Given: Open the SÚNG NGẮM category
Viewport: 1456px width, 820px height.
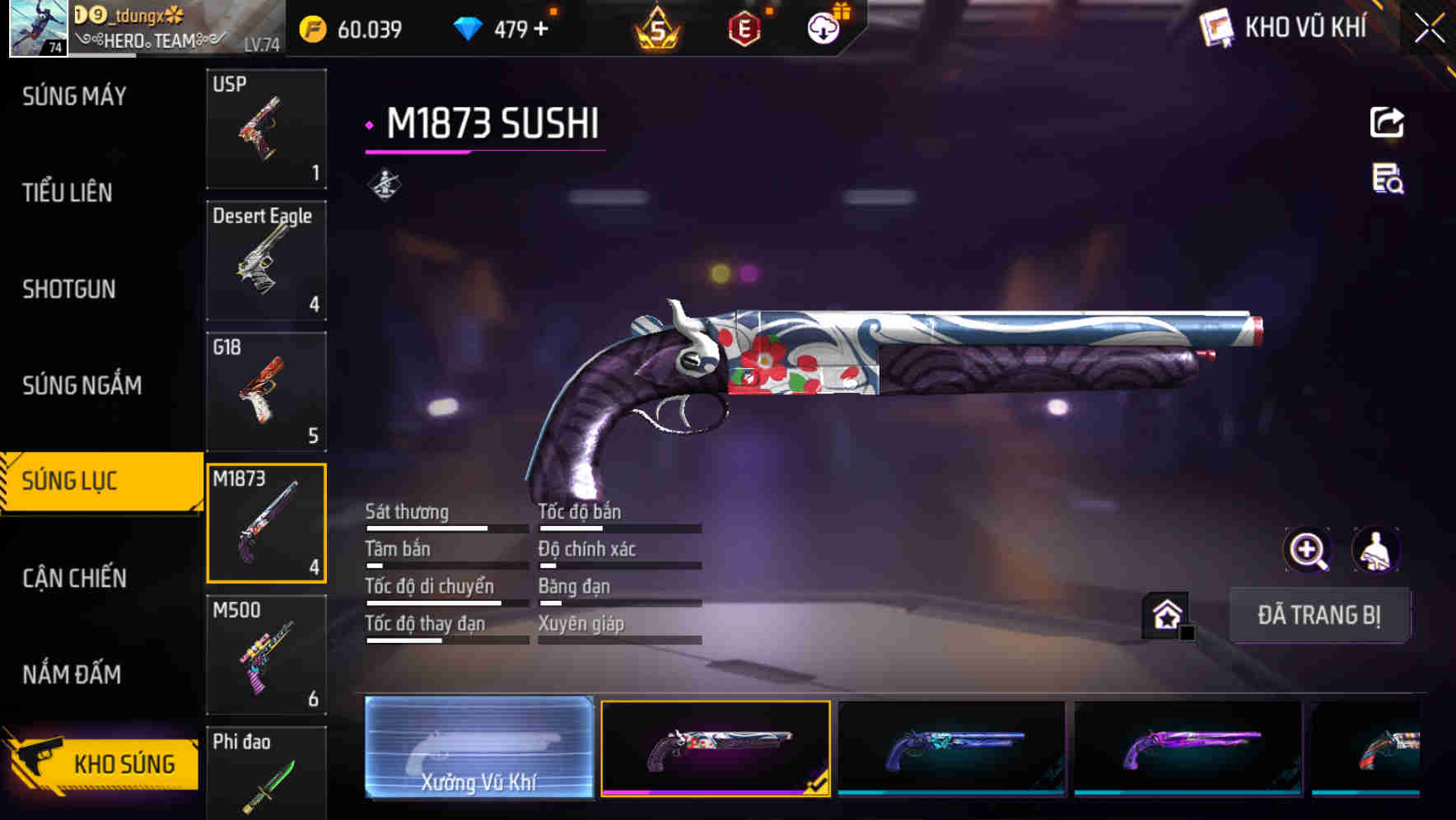Looking at the screenshot, I should point(82,385).
